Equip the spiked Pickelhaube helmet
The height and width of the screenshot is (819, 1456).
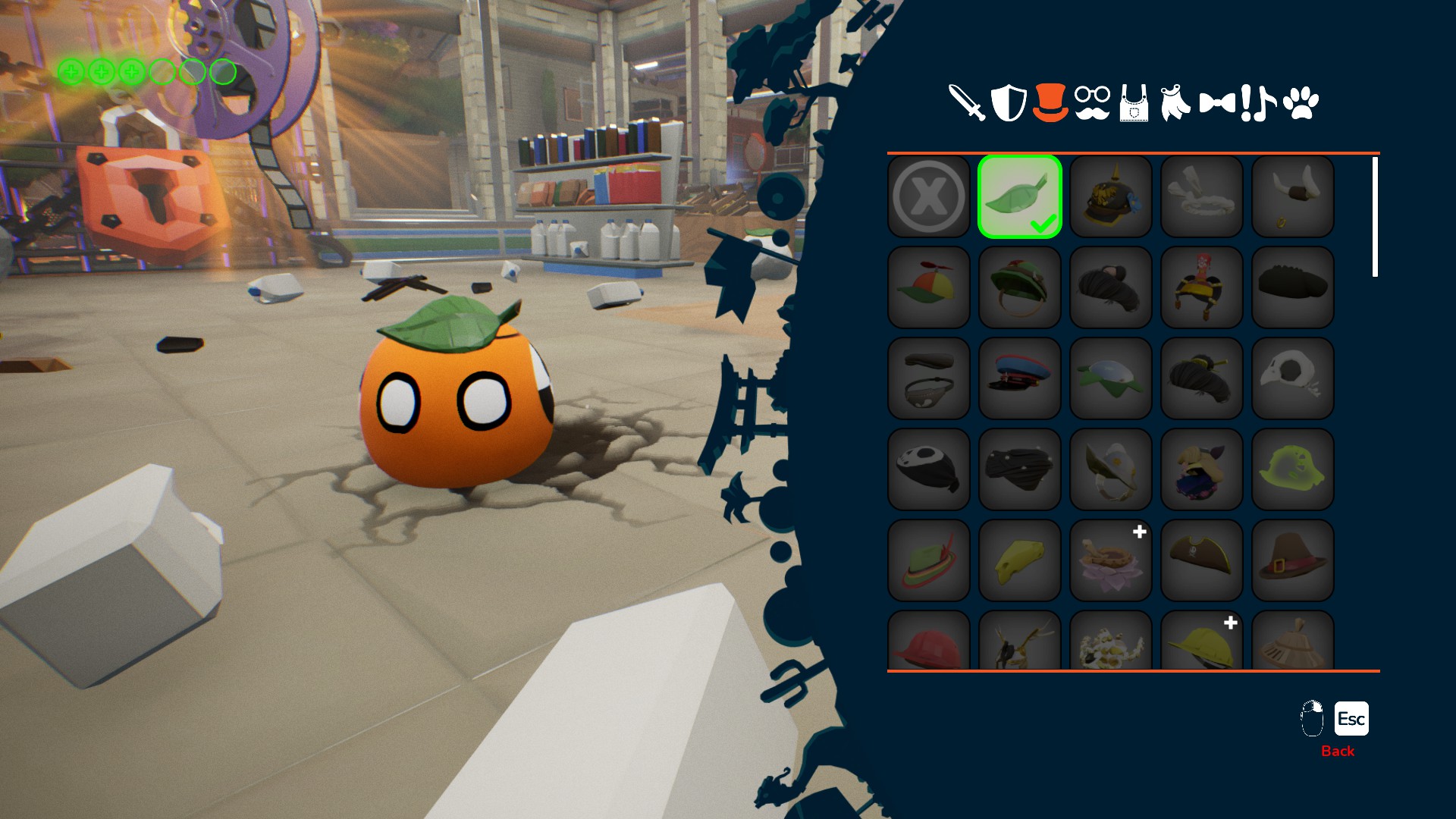[1111, 196]
